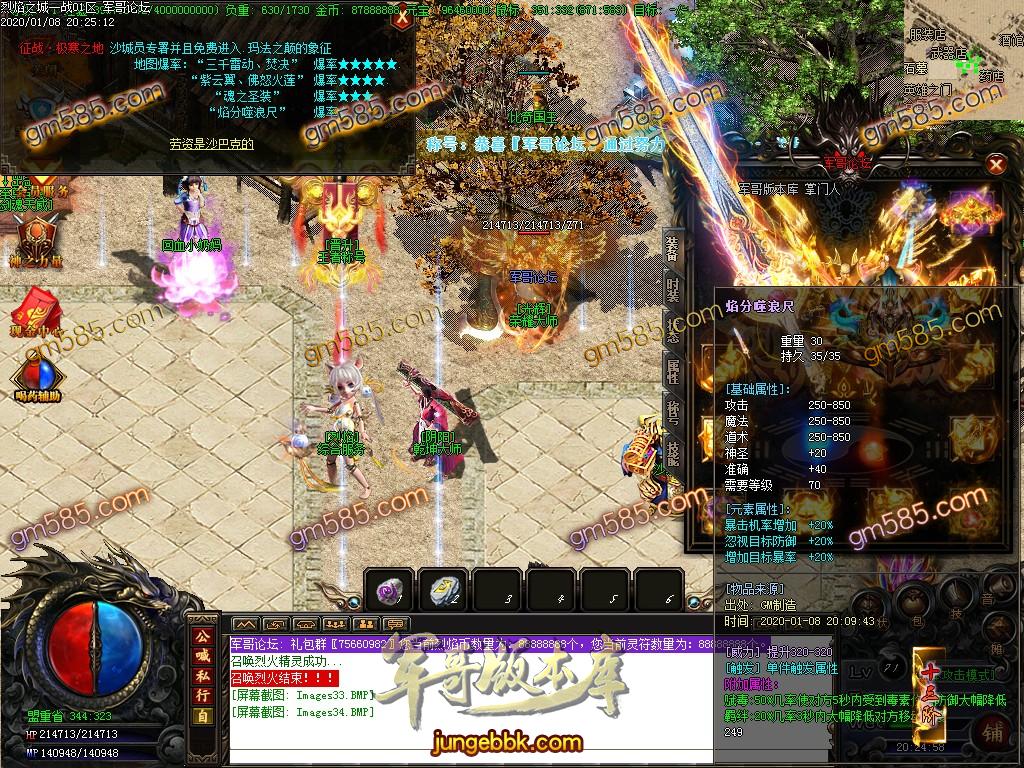Open the 技能 skills tab

(x=673, y=455)
